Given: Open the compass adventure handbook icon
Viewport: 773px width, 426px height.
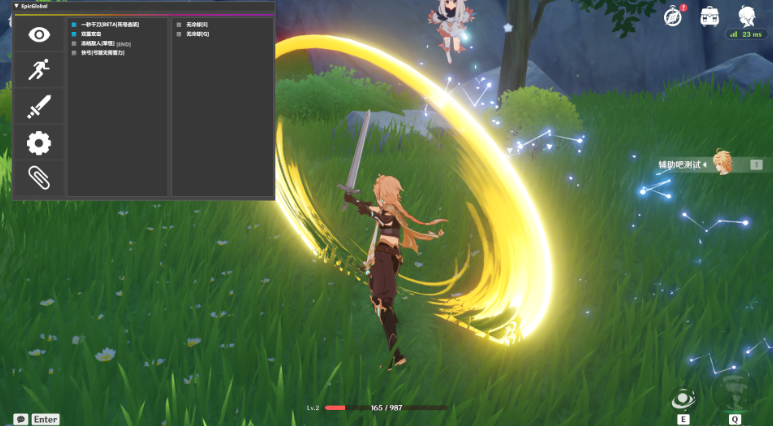Looking at the screenshot, I should (673, 16).
